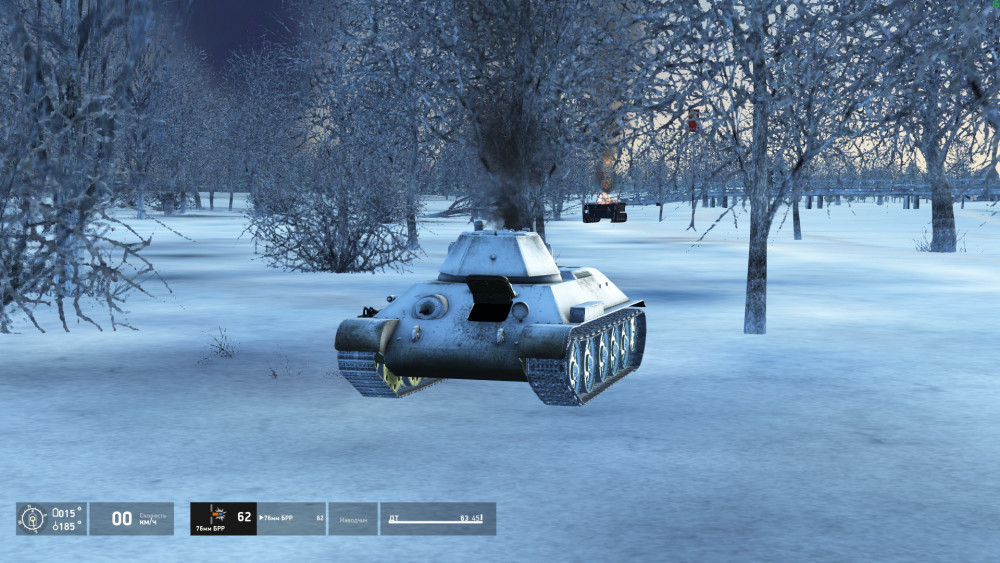Click the tank orientation compass icon

pos(33,518)
